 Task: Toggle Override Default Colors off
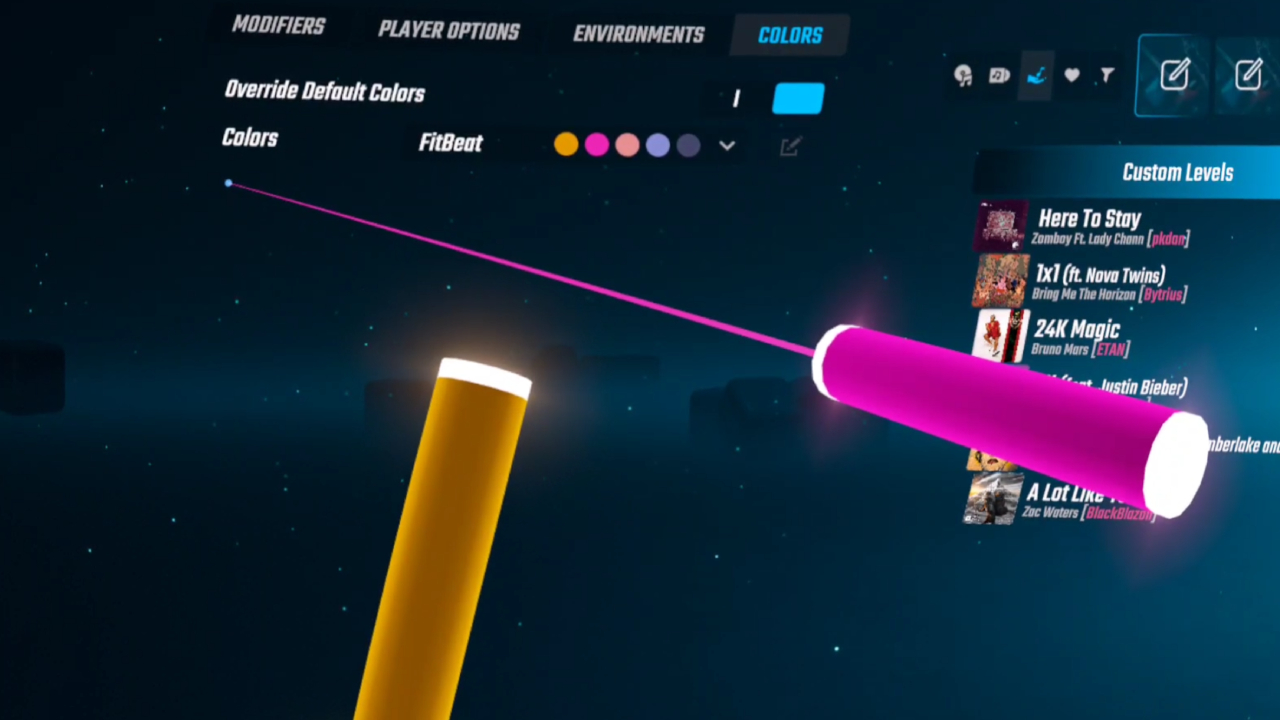click(x=797, y=97)
